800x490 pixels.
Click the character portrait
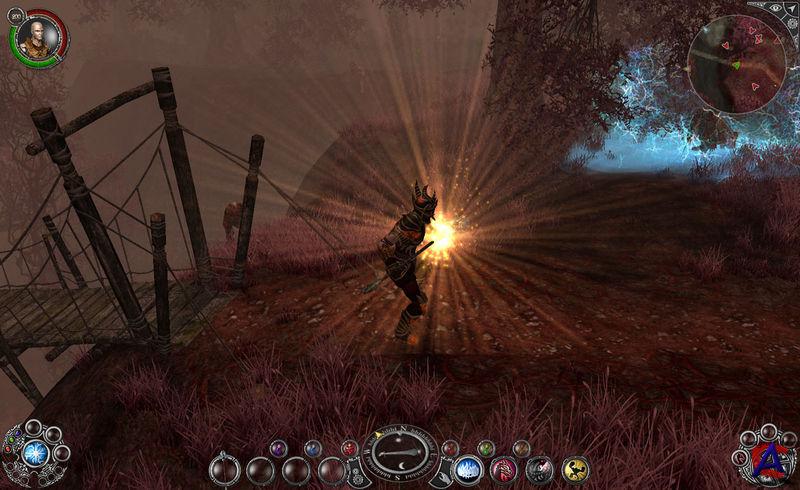[x=36, y=36]
